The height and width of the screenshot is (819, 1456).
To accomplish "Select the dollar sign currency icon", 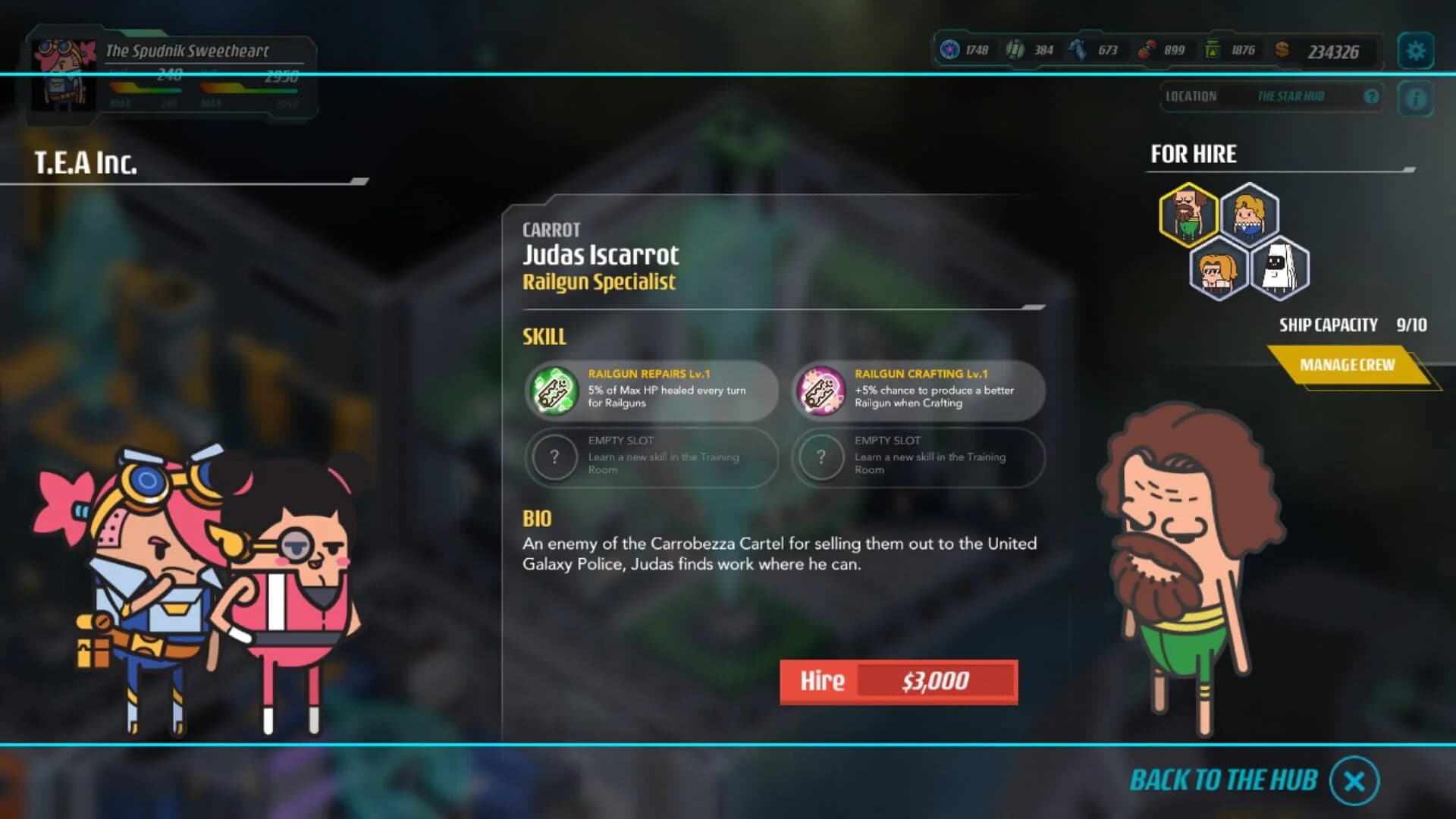I will 1282,52.
